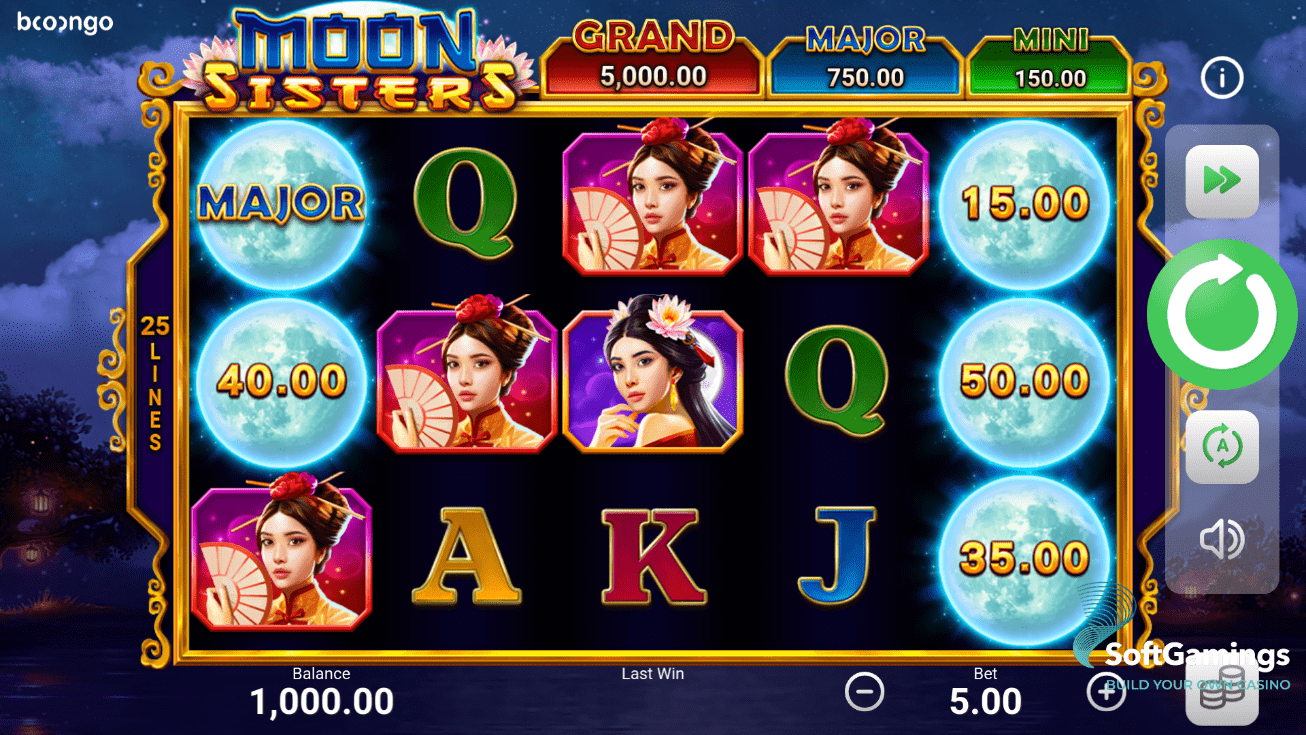Select the autoplay icon
Screen dimensions: 1306x735
pos(1221,446)
